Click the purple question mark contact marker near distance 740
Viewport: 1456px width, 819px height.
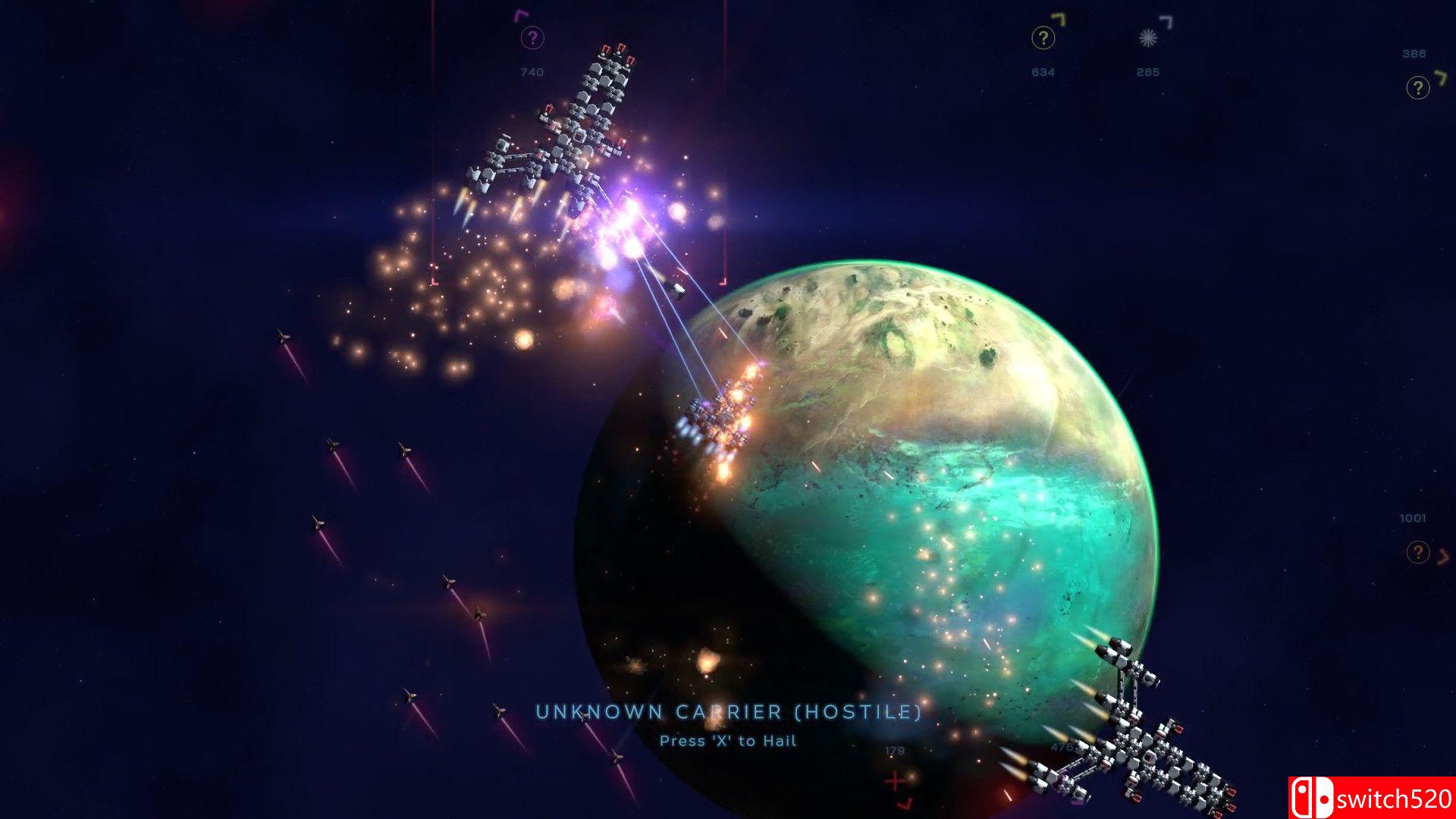[x=533, y=36]
